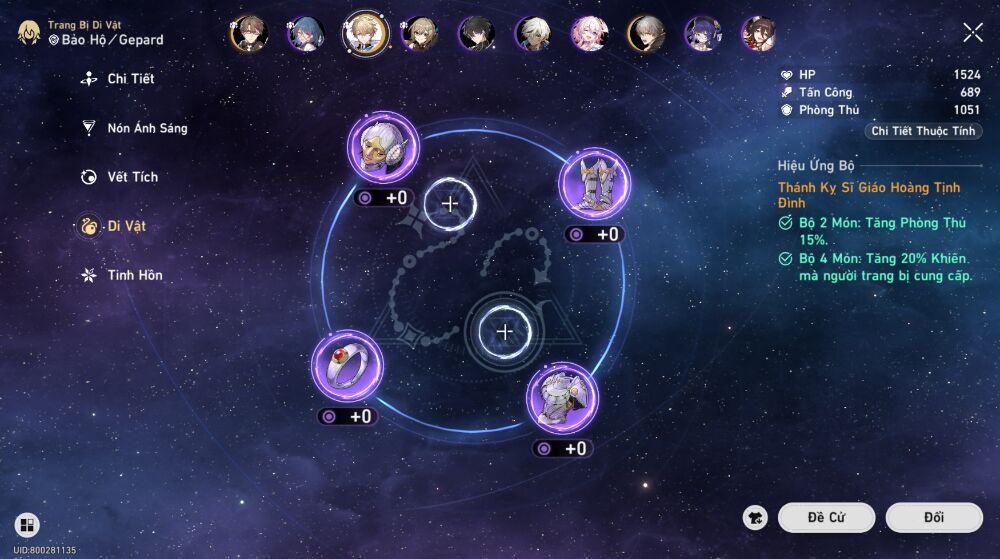The height and width of the screenshot is (559, 1000).
Task: Select the equipped ring relic slot
Action: coord(346,366)
